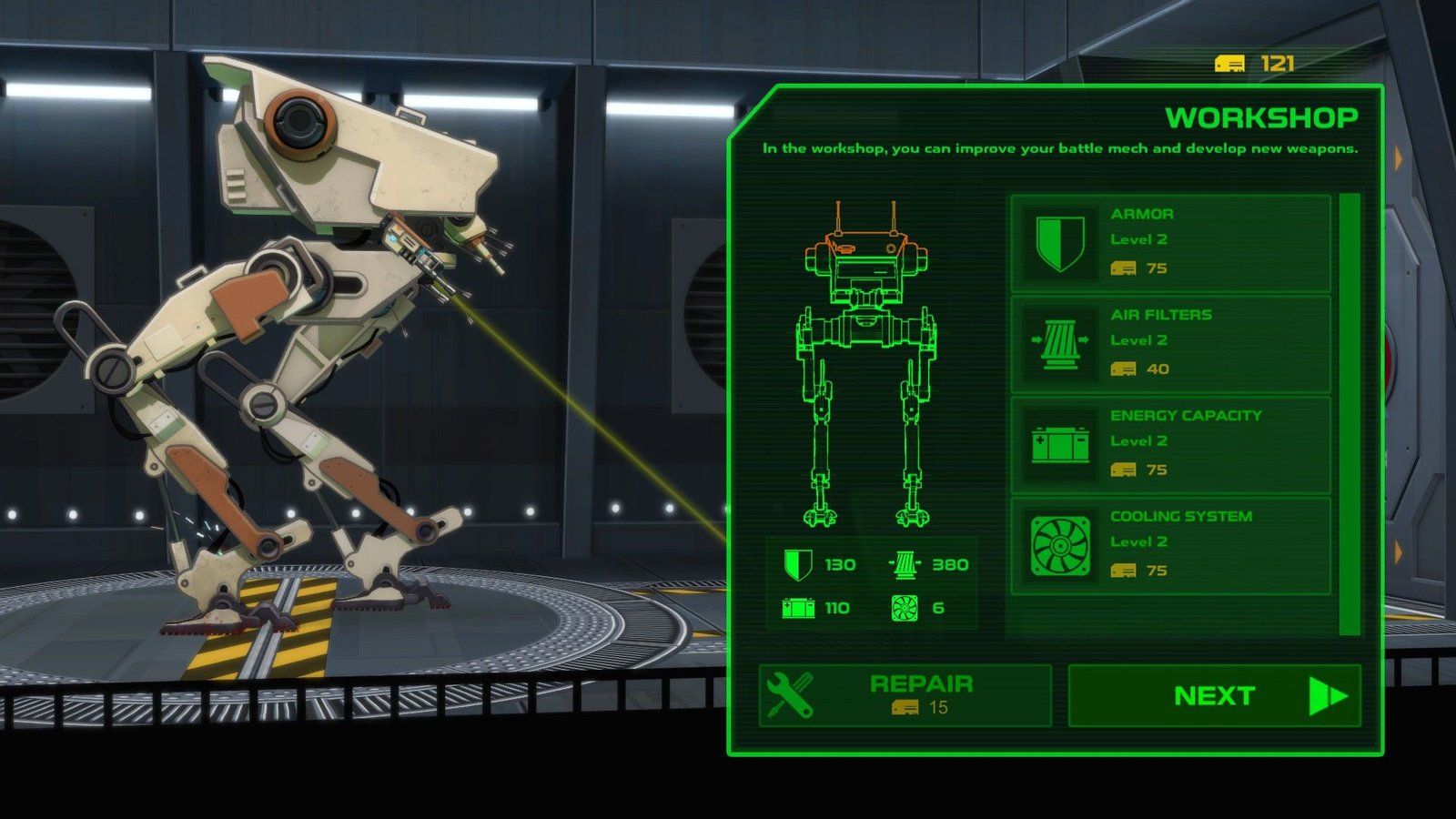Buy the Energy Capacity upgrade
The width and height of the screenshot is (1456, 819).
click(1170, 444)
